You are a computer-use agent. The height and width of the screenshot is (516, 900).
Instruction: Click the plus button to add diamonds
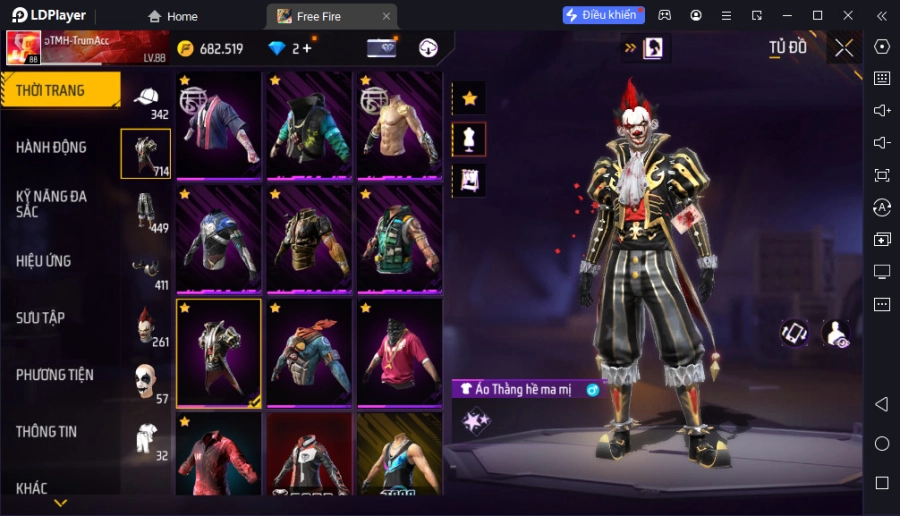[306, 48]
